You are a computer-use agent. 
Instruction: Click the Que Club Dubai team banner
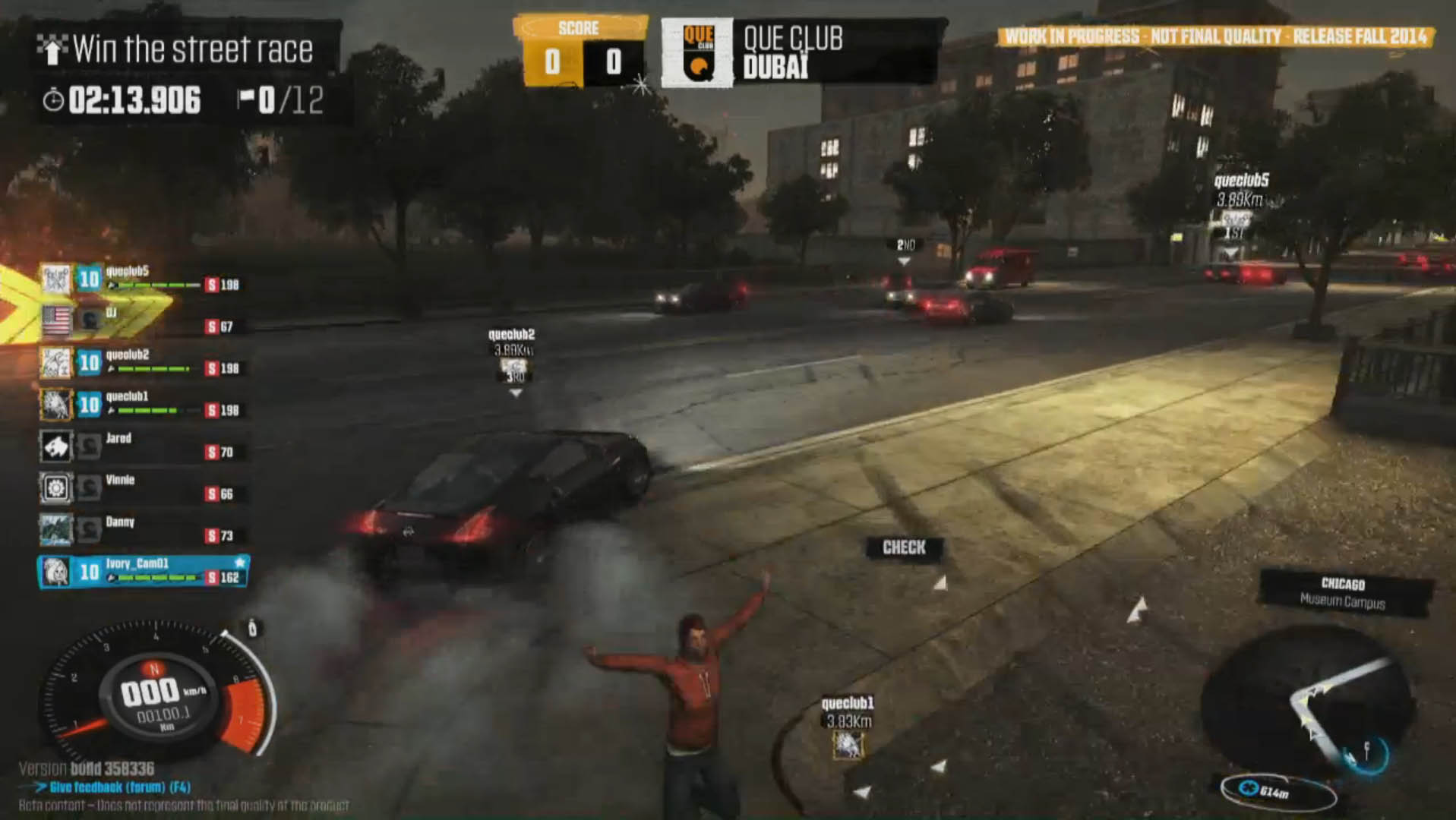pos(801,52)
